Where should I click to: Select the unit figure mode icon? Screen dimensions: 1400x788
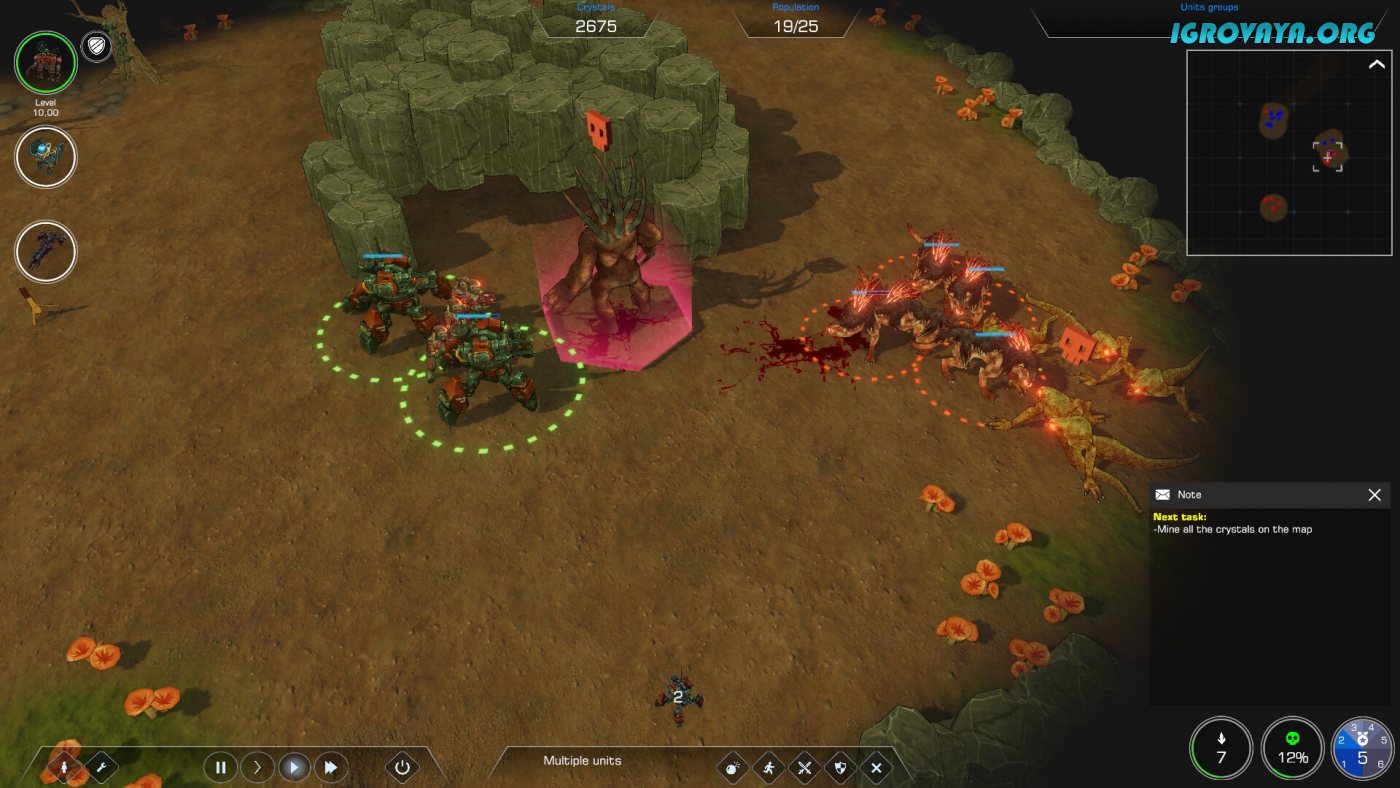pyautogui.click(x=66, y=768)
